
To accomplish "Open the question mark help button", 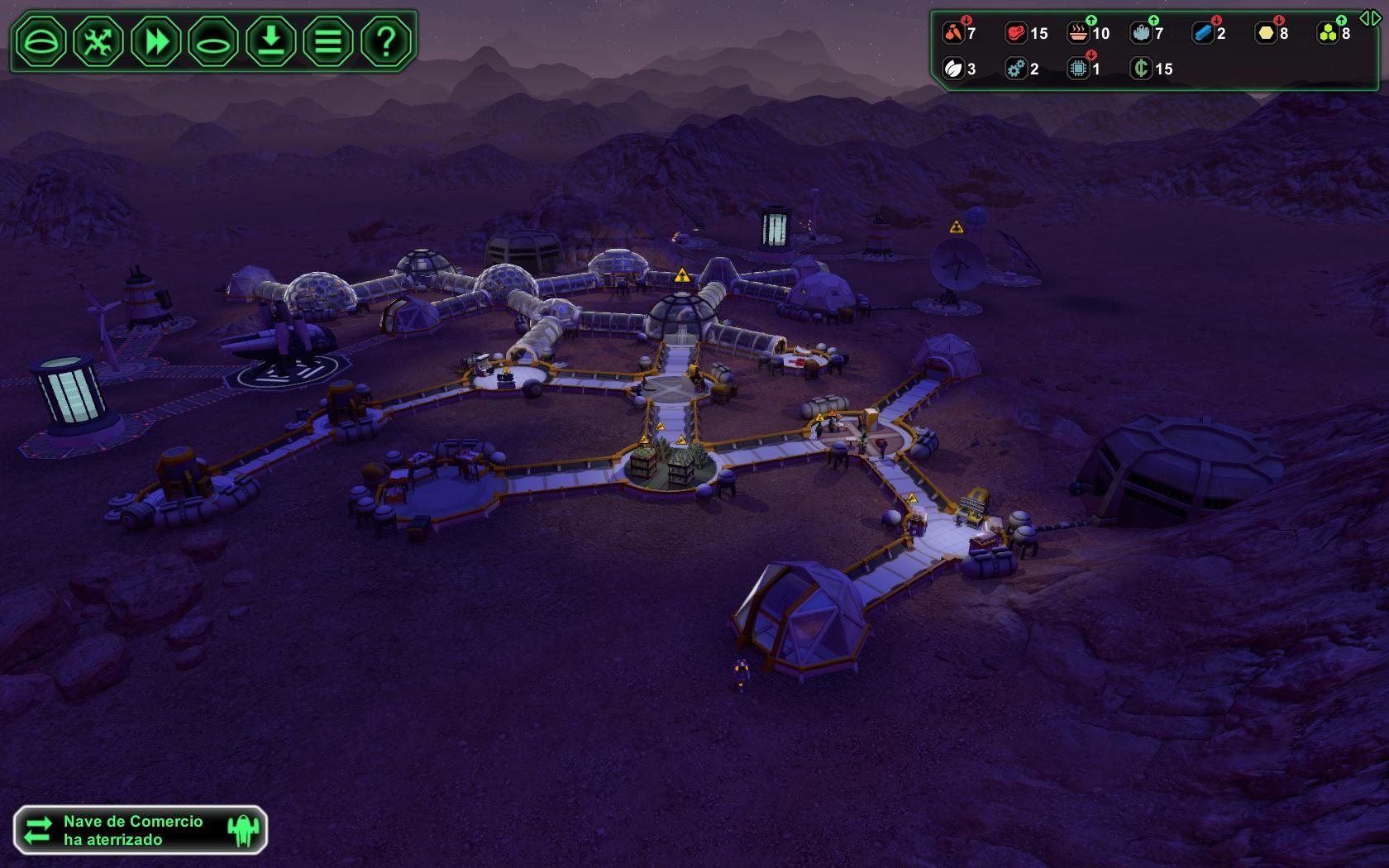I will tap(386, 41).
